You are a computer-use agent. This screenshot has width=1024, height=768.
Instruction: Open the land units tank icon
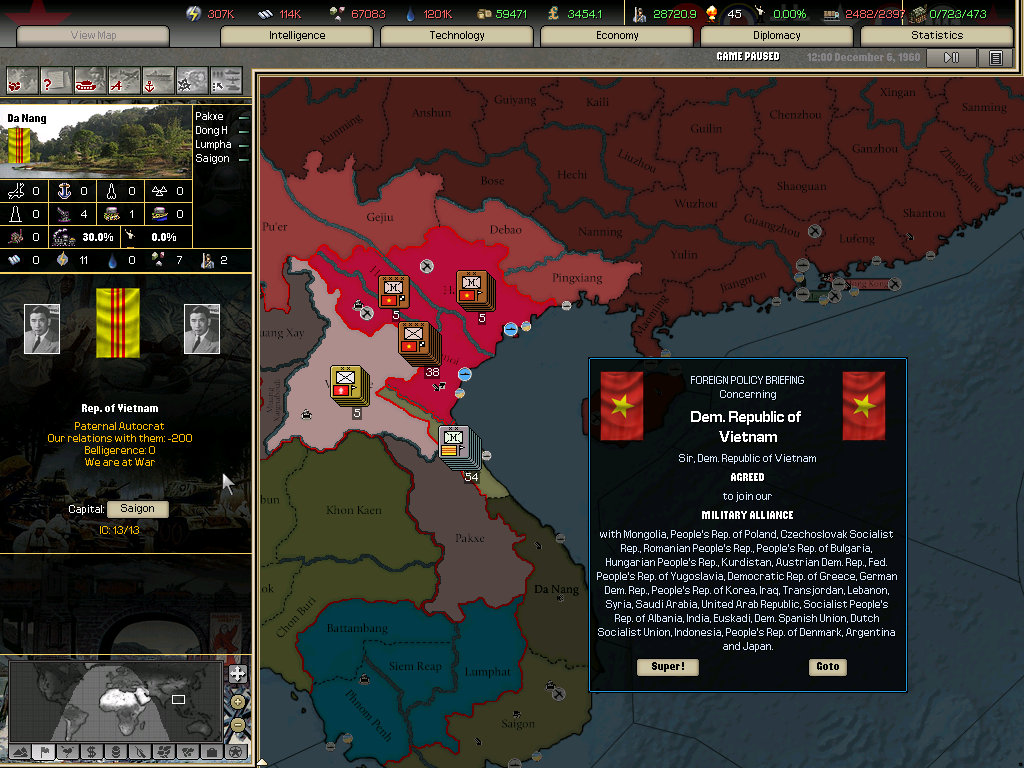(90, 79)
